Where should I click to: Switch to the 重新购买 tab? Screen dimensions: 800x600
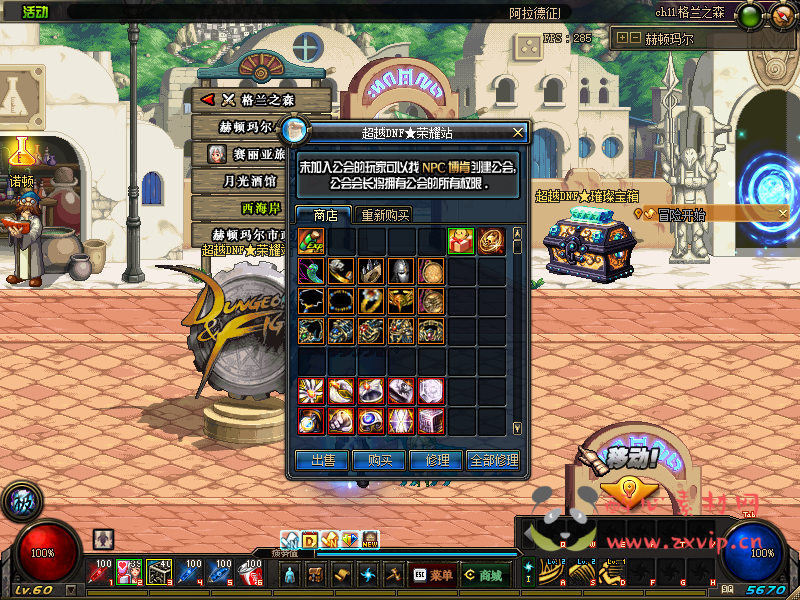[386, 215]
